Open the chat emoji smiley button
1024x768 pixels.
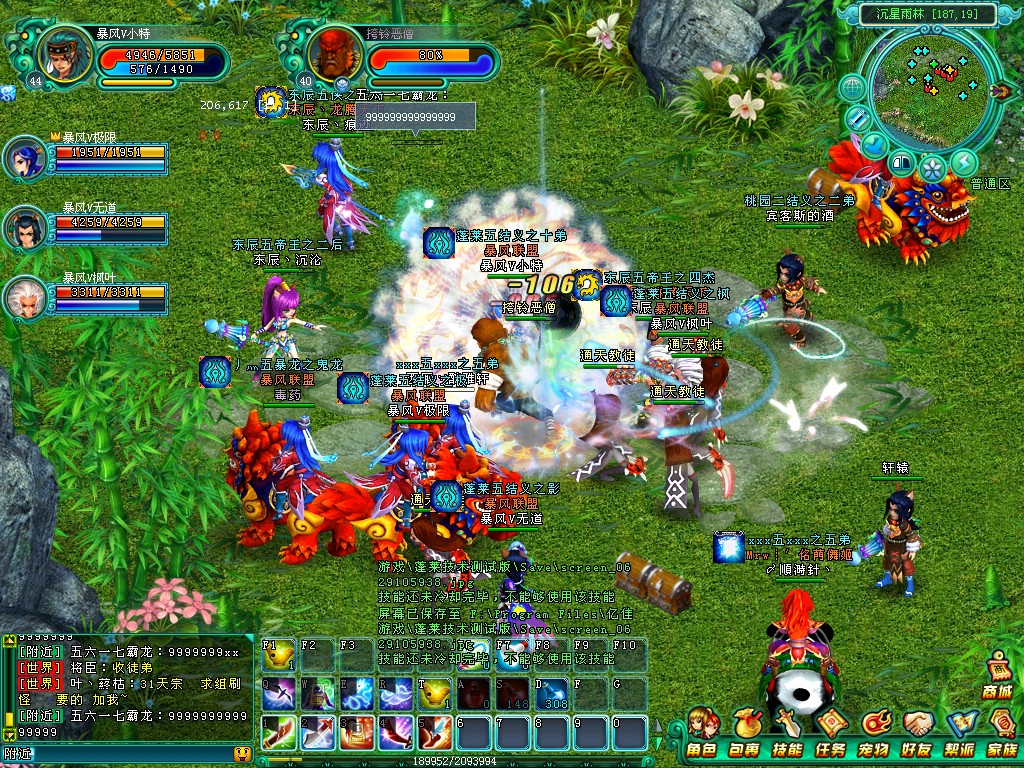241,754
